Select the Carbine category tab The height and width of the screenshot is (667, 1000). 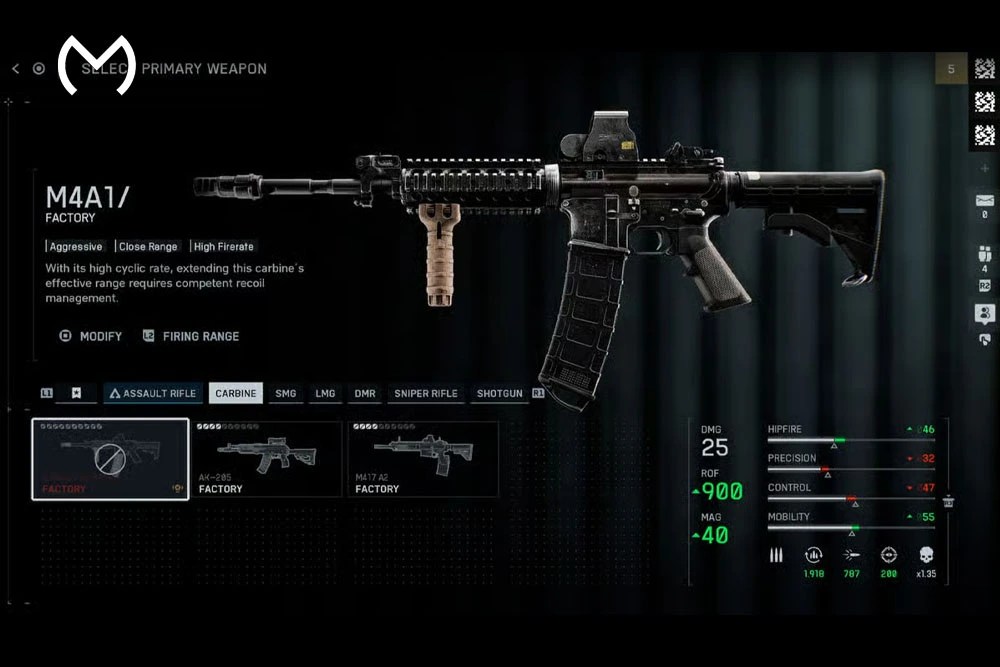click(235, 393)
